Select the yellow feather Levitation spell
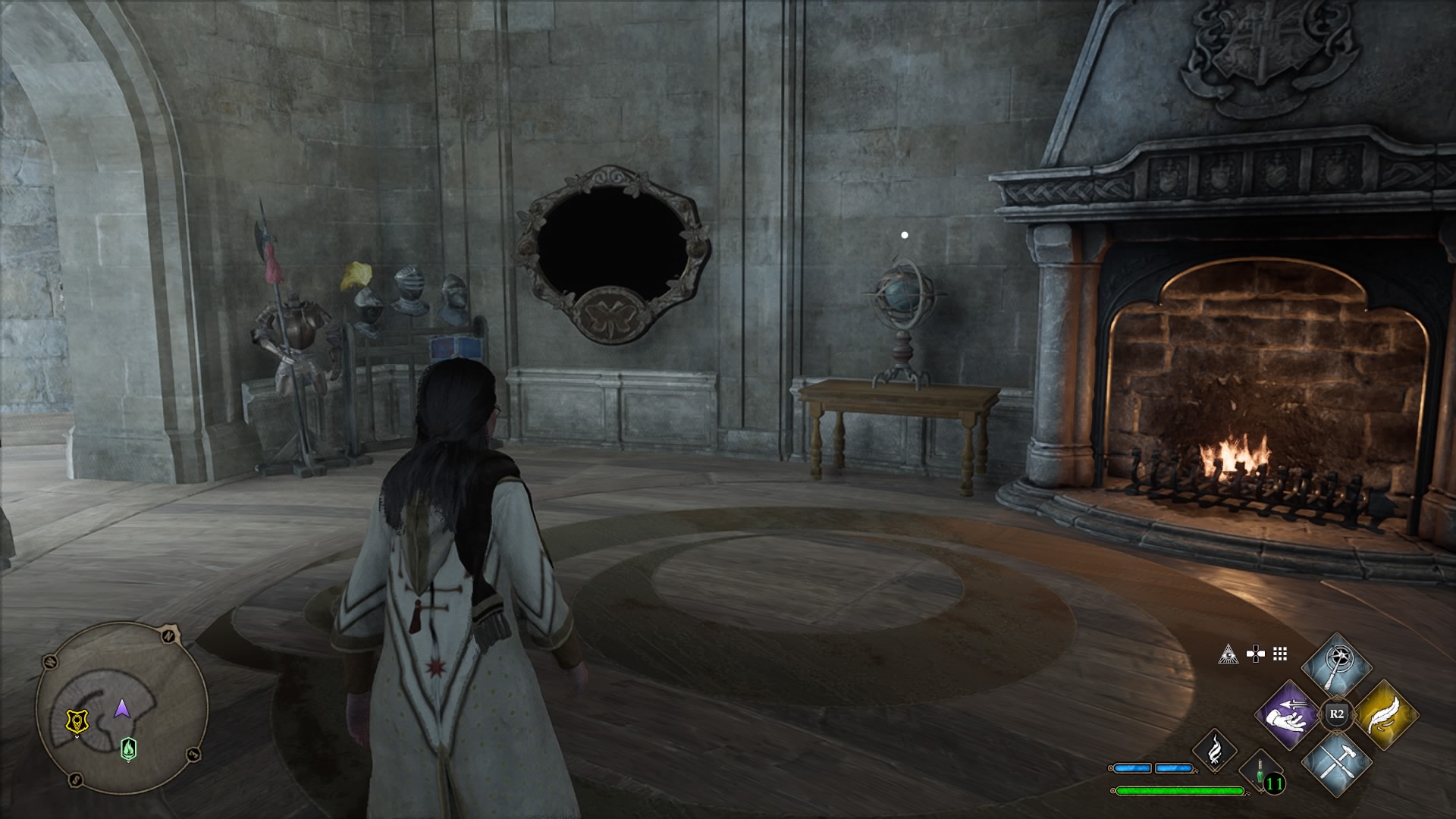Screen dimensions: 1456x819 point(1385,715)
